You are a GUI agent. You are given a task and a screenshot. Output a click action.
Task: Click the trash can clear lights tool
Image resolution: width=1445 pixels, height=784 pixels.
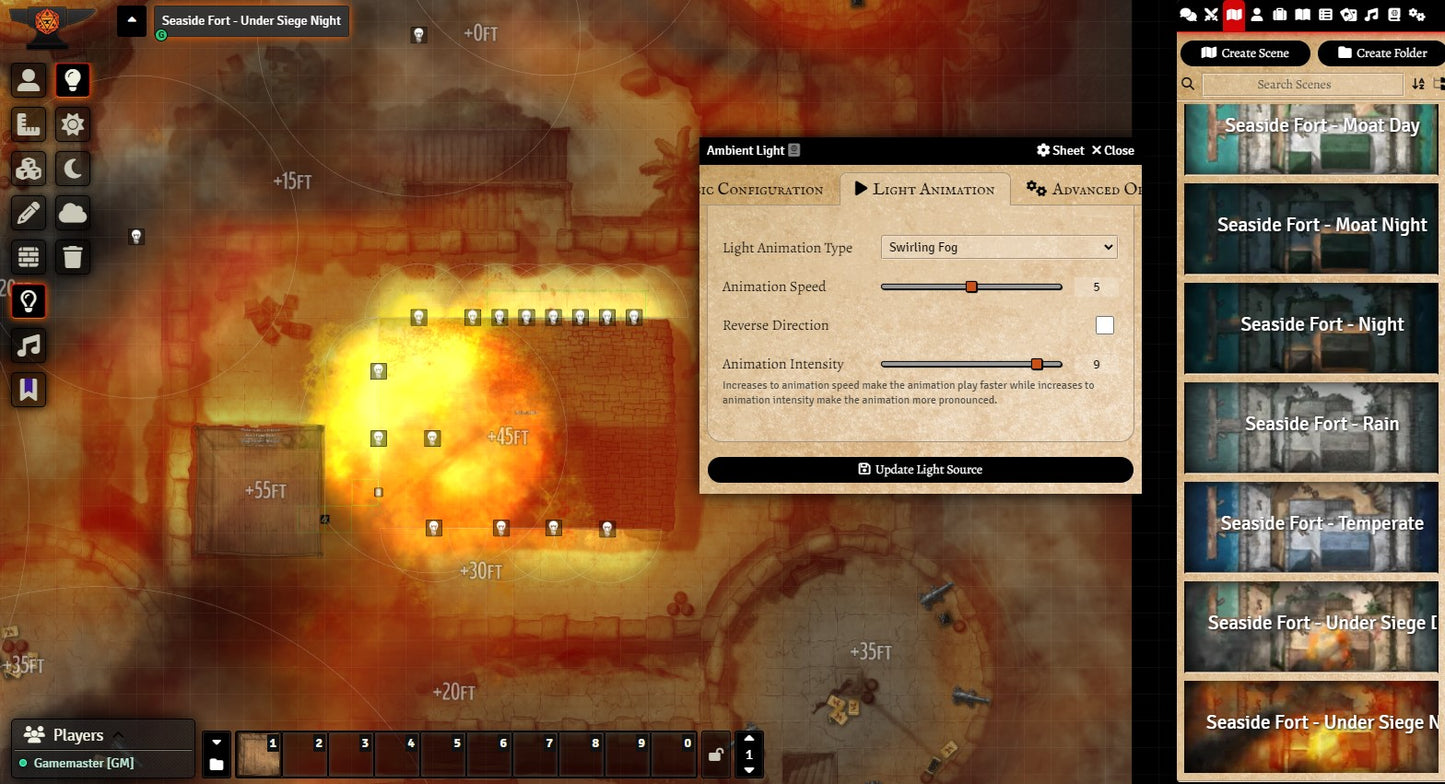click(x=73, y=257)
